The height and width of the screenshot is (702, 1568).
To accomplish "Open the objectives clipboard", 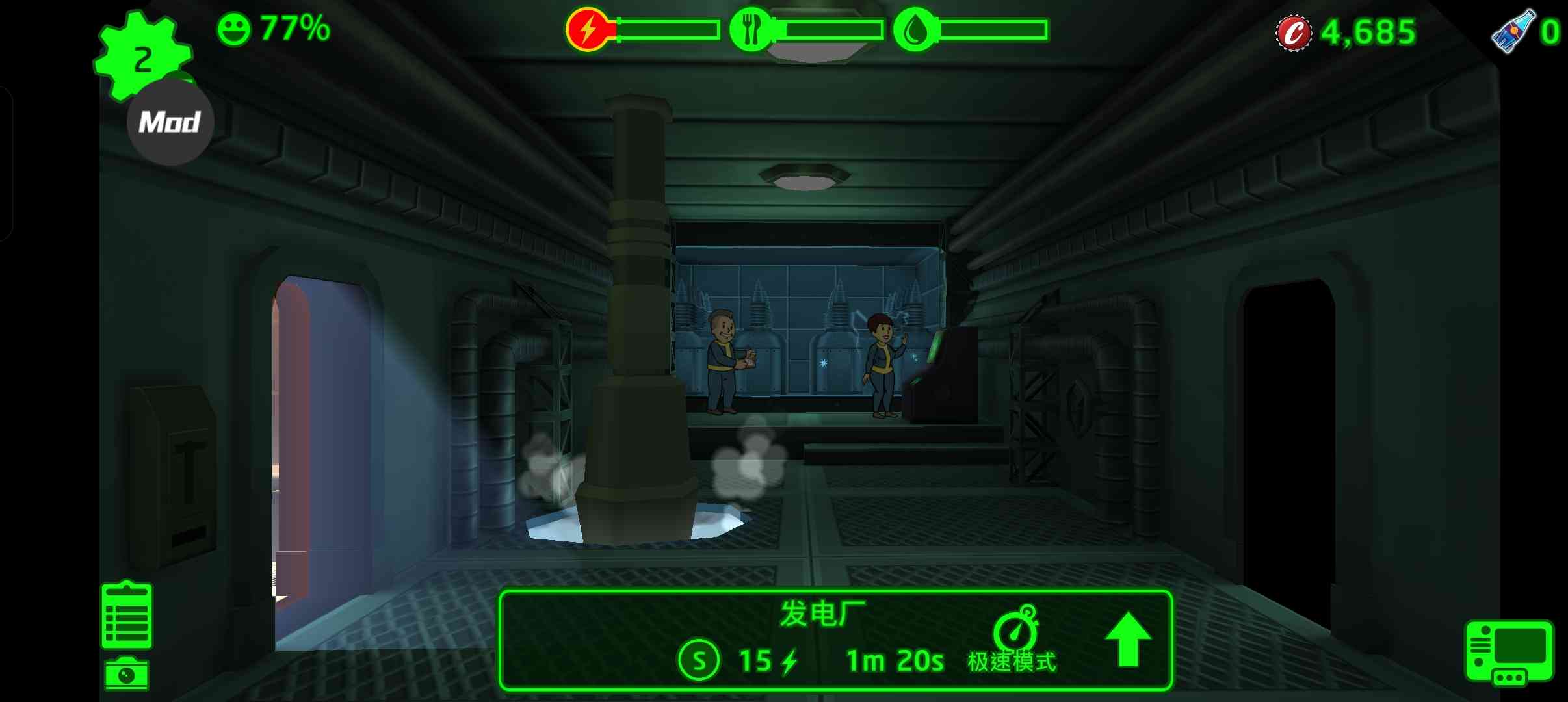I will tap(127, 615).
